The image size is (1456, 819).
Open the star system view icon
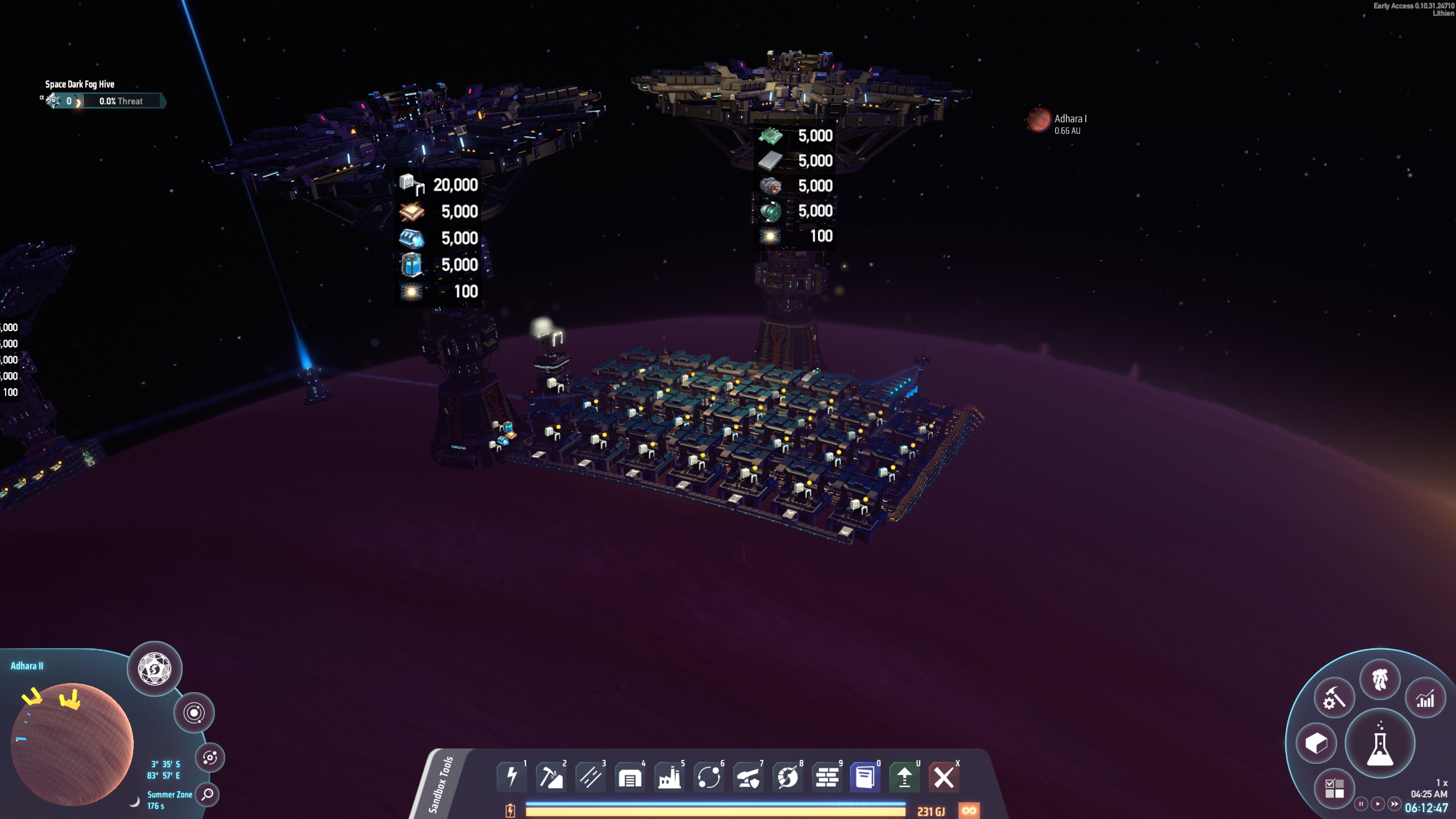click(194, 713)
